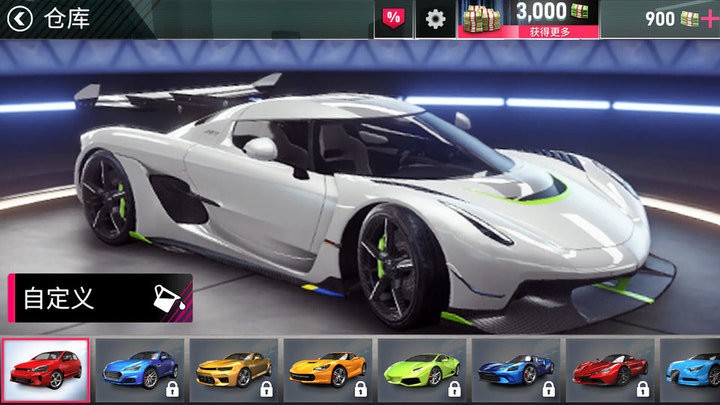Open the 自定义 customization menu

coord(100,297)
